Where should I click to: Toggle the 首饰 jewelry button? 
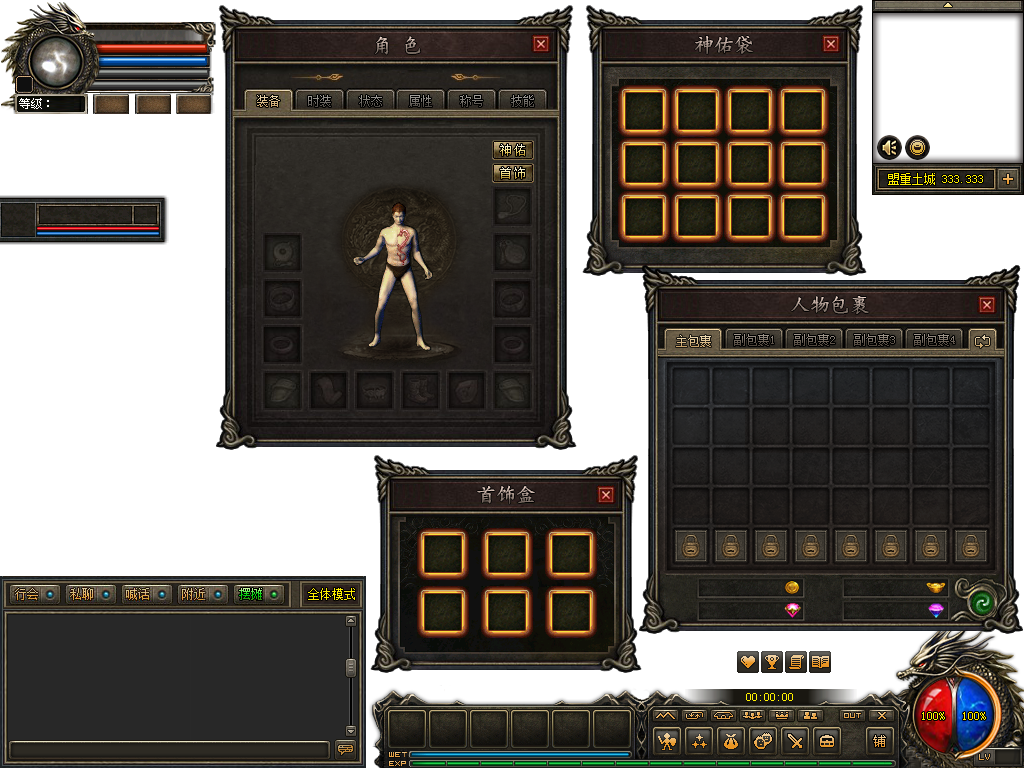(x=513, y=173)
